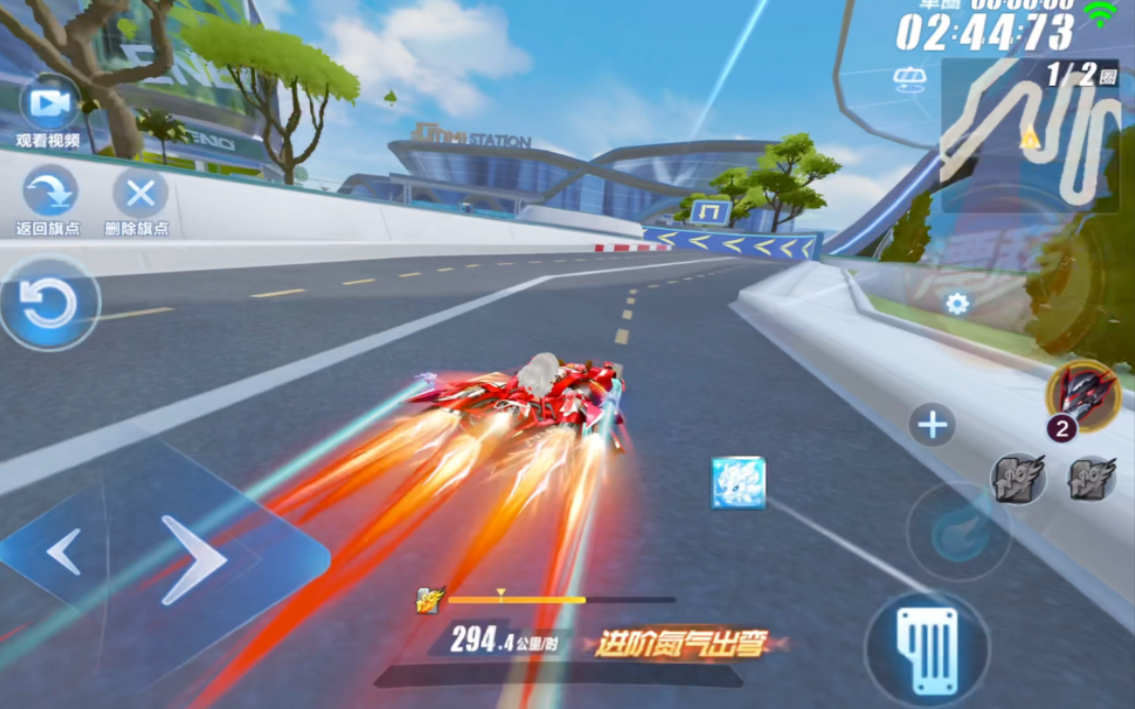This screenshot has width=1135, height=709.
Task: Tap the circular reset arrow button
Action: tap(48, 304)
